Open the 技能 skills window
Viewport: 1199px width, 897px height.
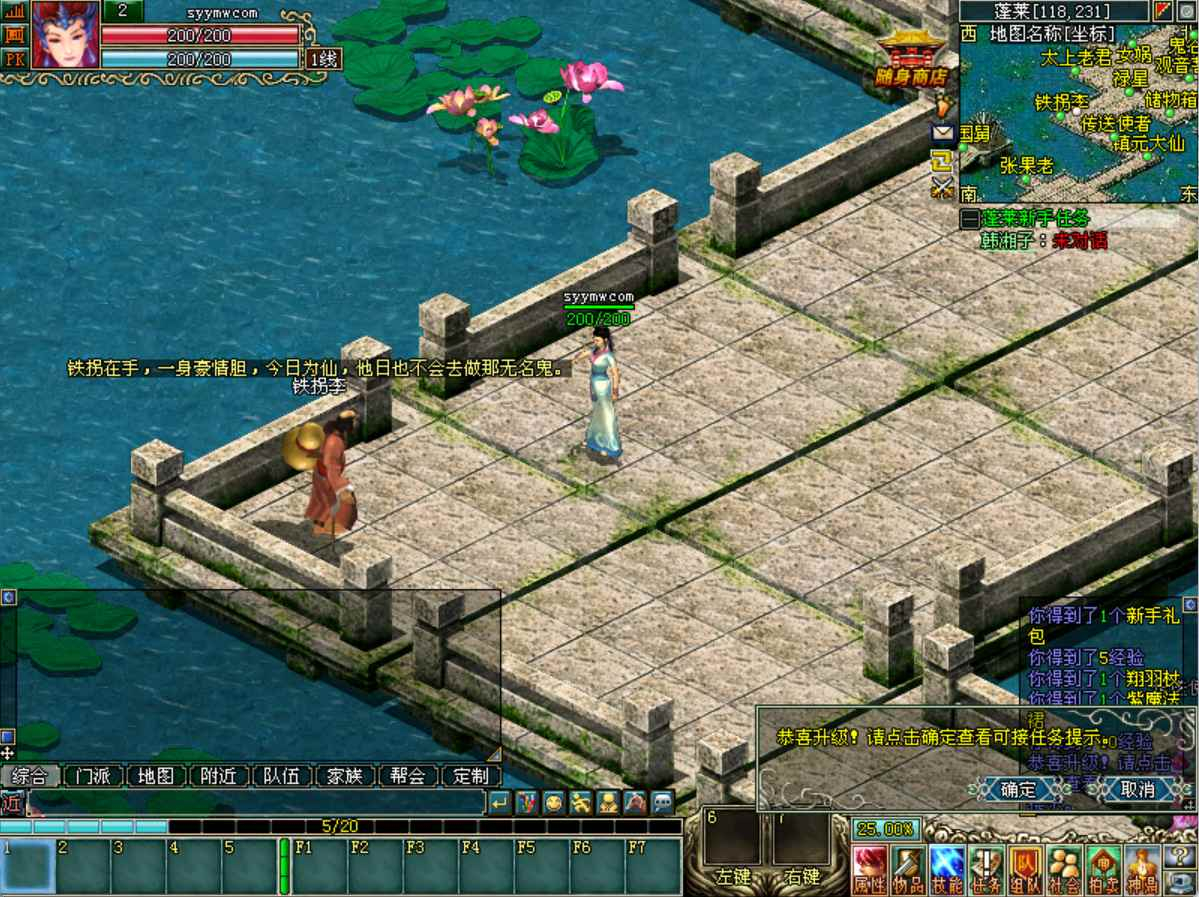click(947, 869)
